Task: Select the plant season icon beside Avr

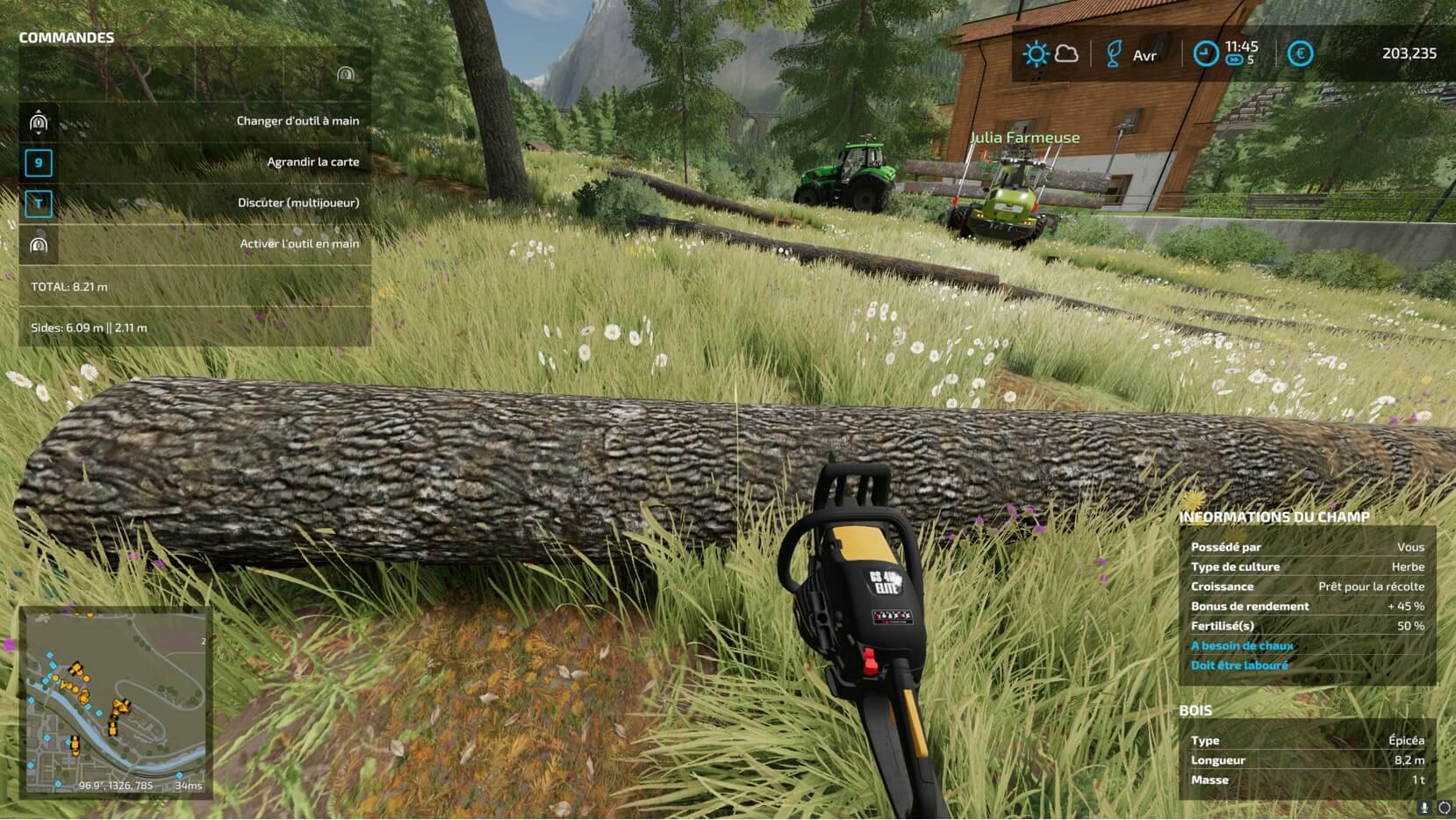Action: 1114,54
